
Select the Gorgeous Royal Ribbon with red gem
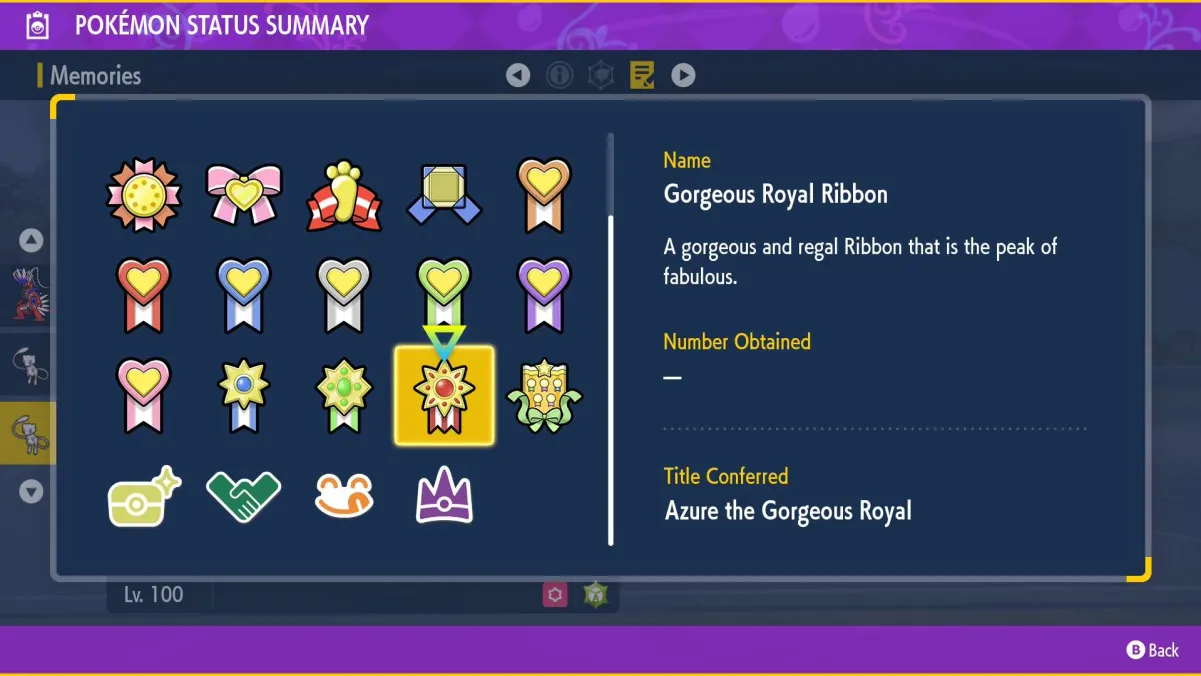point(444,396)
